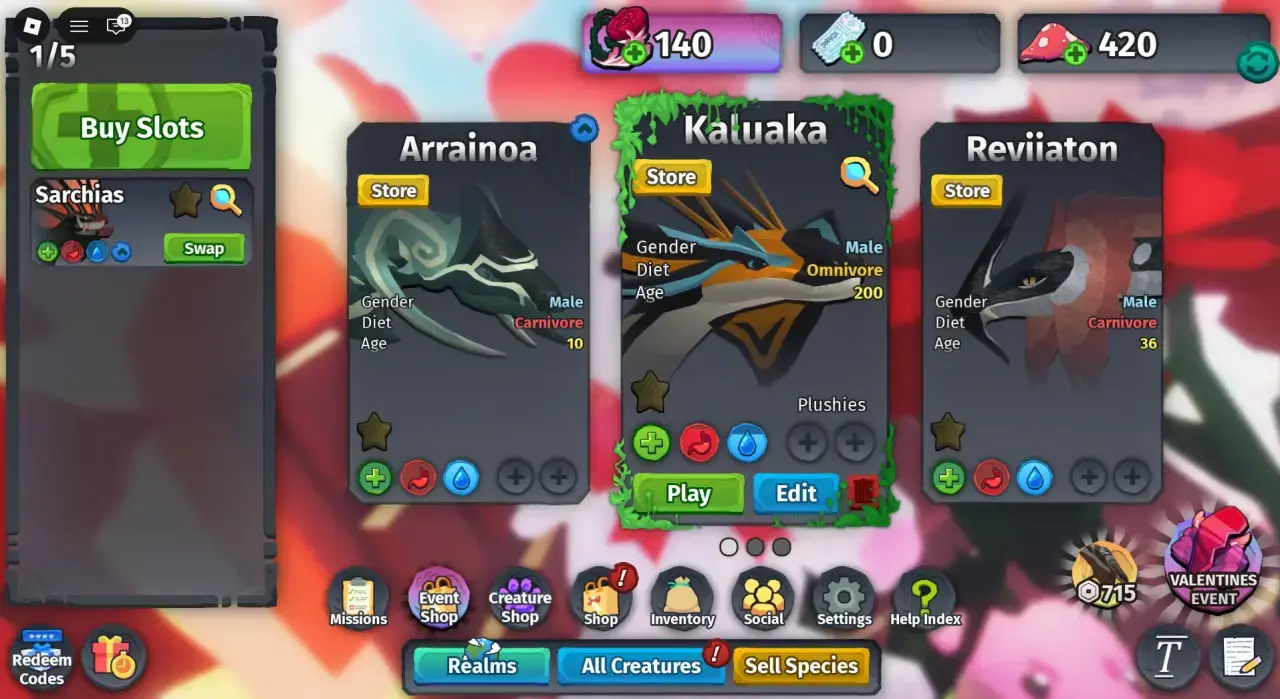The height and width of the screenshot is (699, 1280).
Task: Inspect Kaluaka with the magnifying glass
Action: tap(859, 176)
